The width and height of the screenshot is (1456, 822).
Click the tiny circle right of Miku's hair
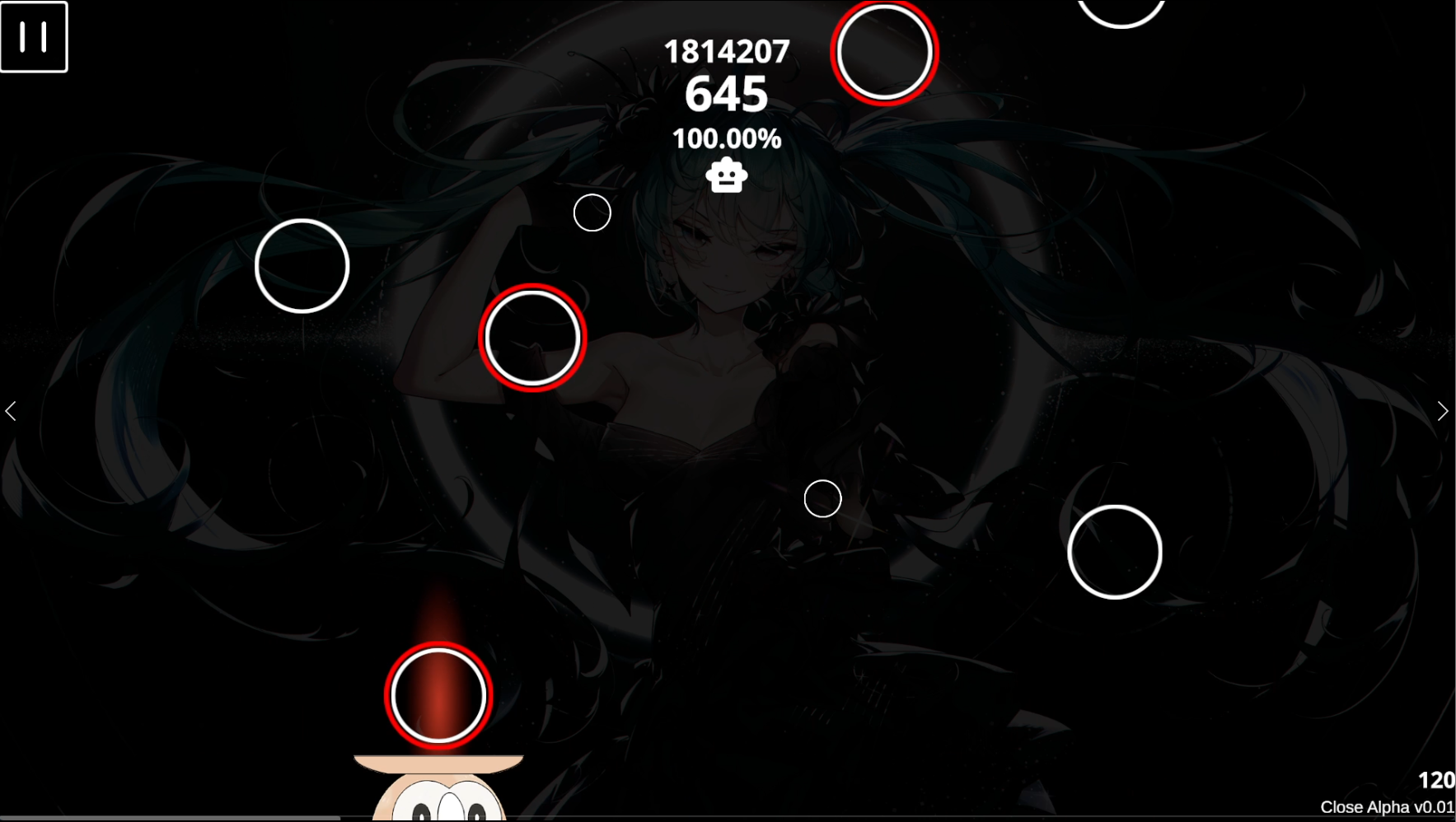[592, 213]
